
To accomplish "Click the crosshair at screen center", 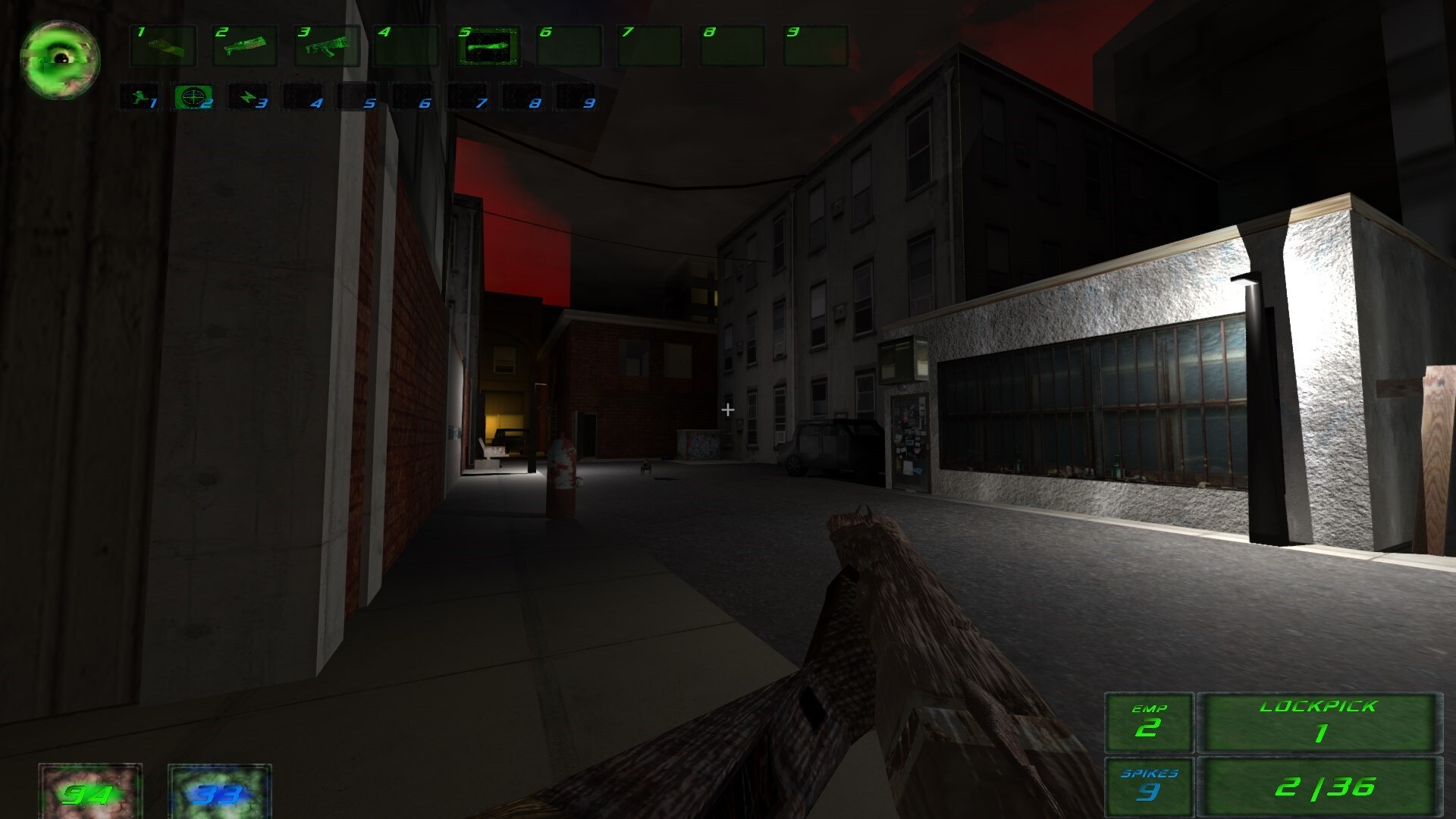I will point(728,409).
